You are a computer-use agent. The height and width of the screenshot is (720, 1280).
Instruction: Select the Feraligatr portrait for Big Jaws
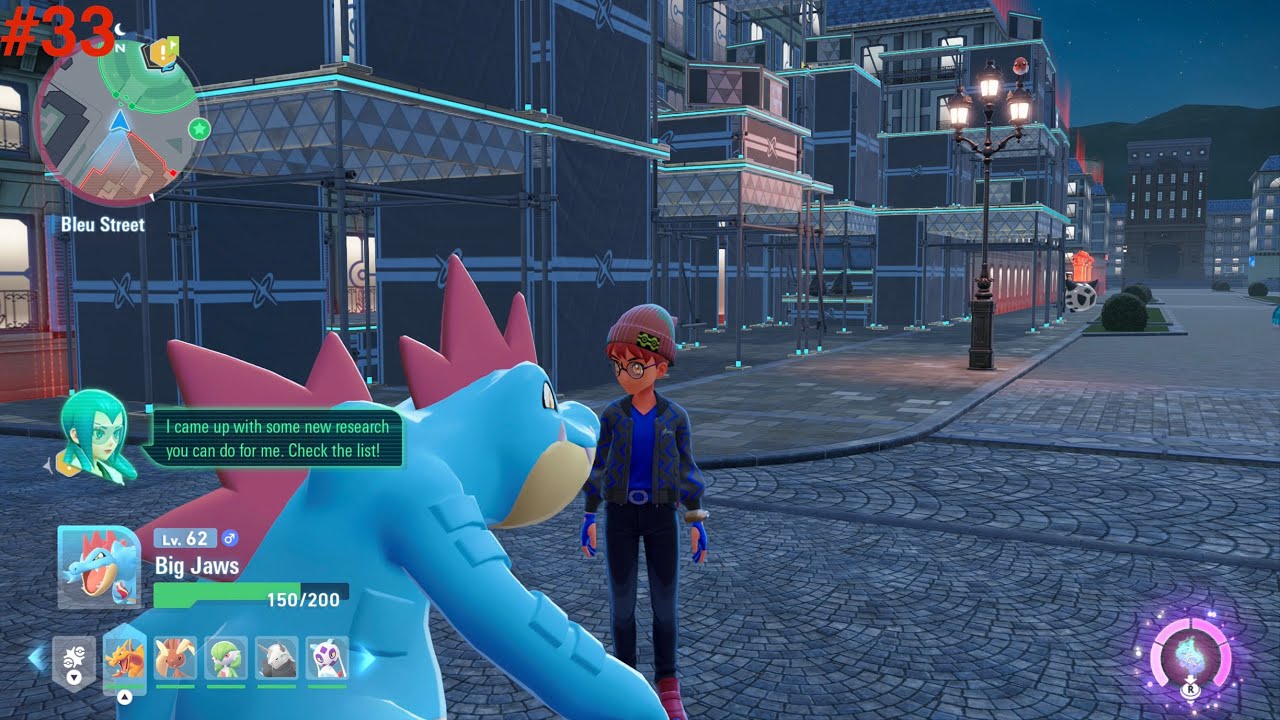click(x=98, y=567)
